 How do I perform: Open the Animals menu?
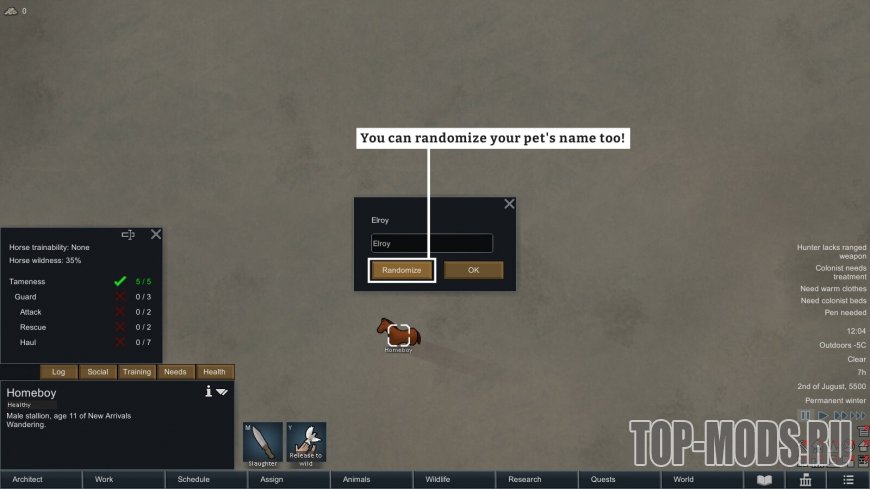(371, 480)
